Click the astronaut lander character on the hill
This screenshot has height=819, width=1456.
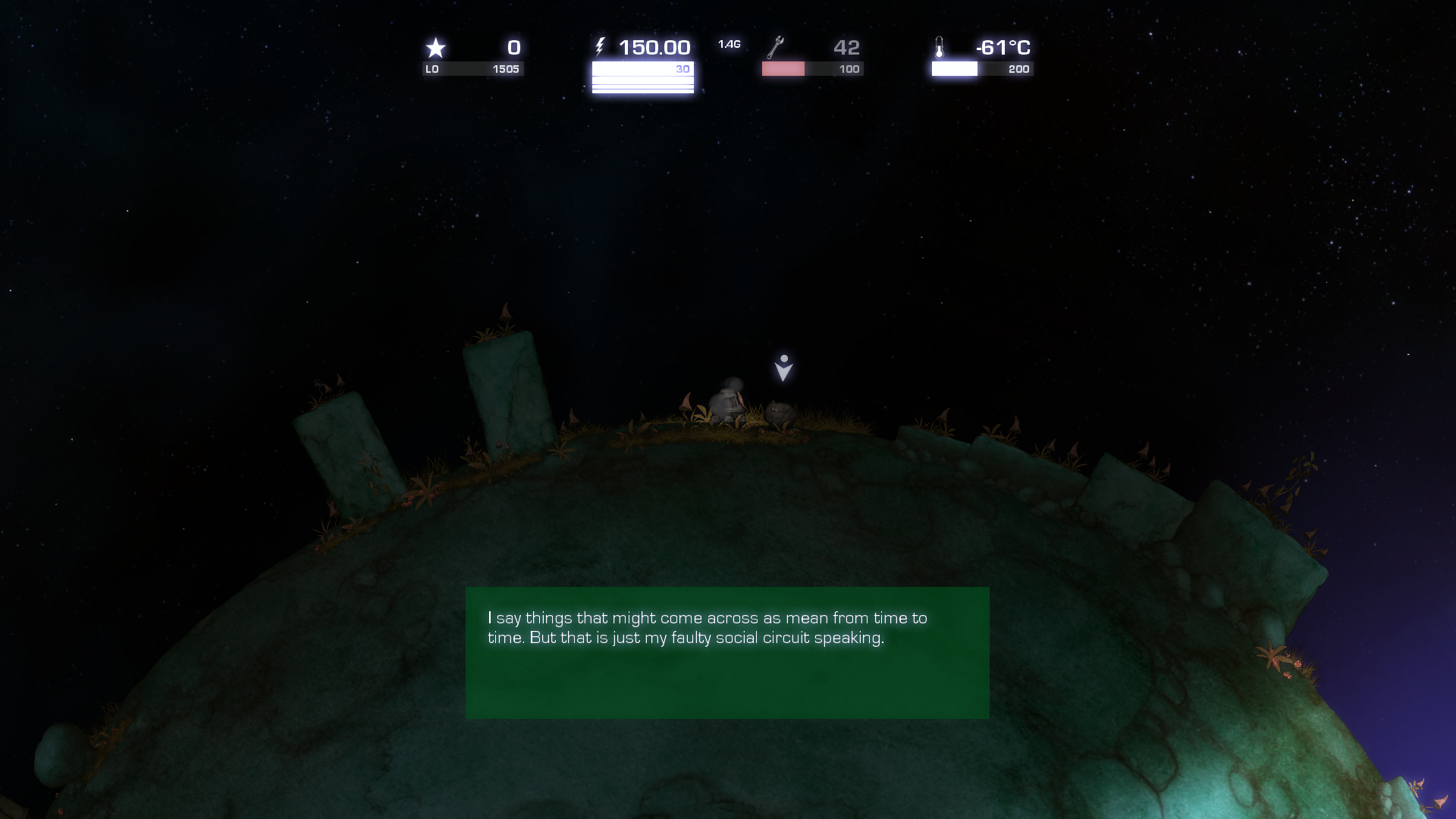click(730, 401)
